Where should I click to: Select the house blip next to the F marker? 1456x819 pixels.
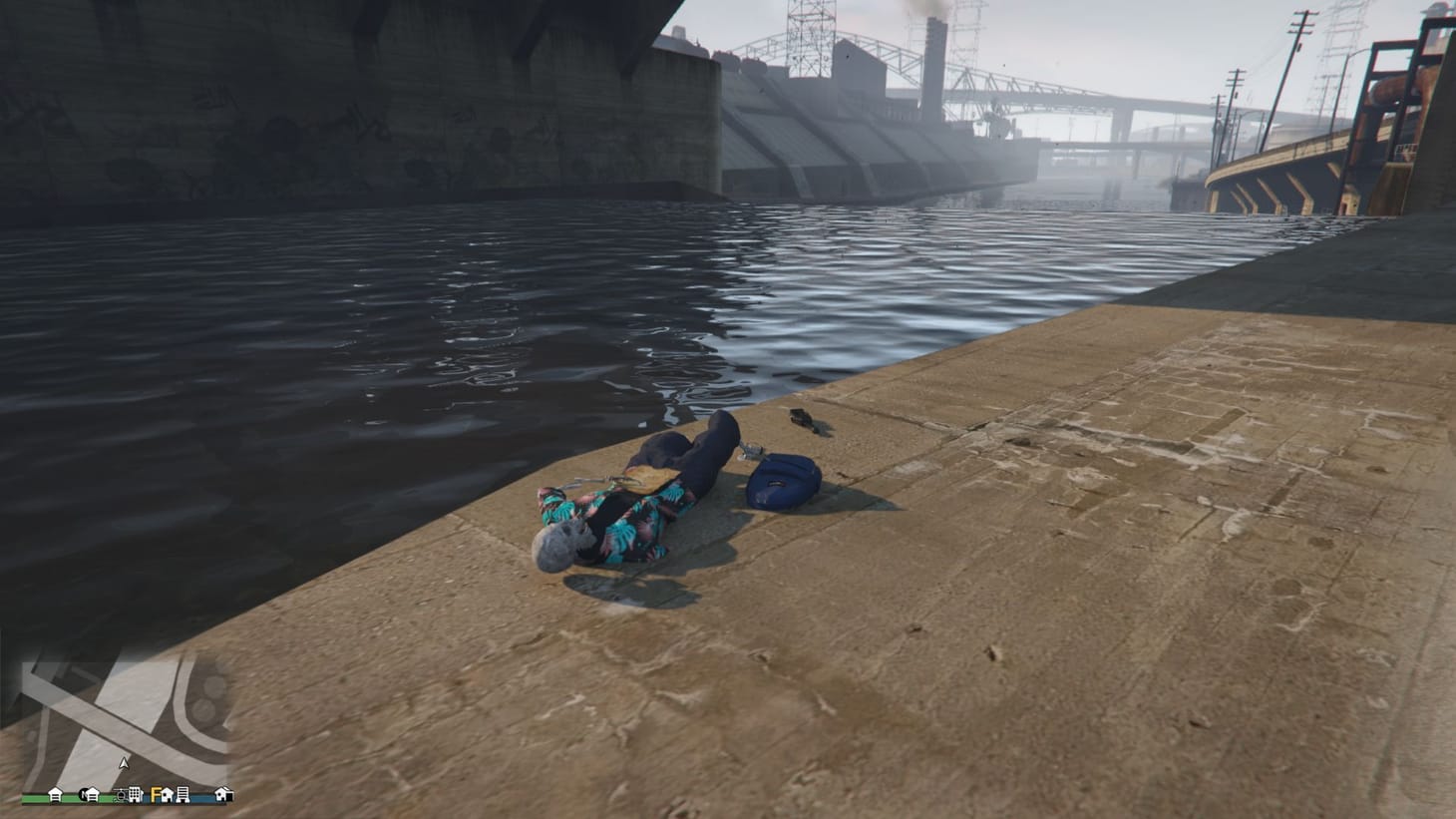coord(168,795)
